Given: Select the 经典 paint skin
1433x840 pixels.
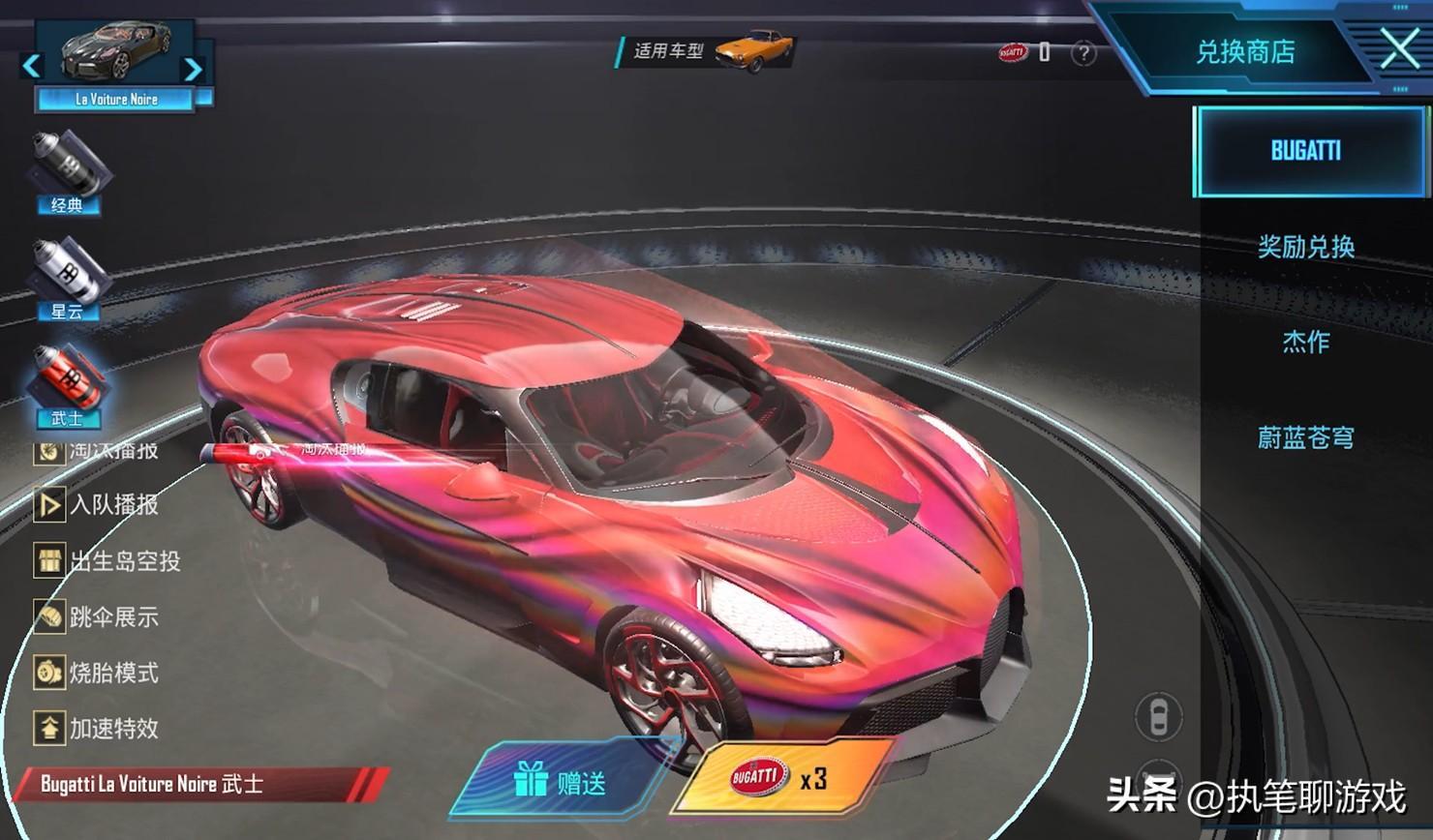Looking at the screenshot, I should tap(68, 171).
